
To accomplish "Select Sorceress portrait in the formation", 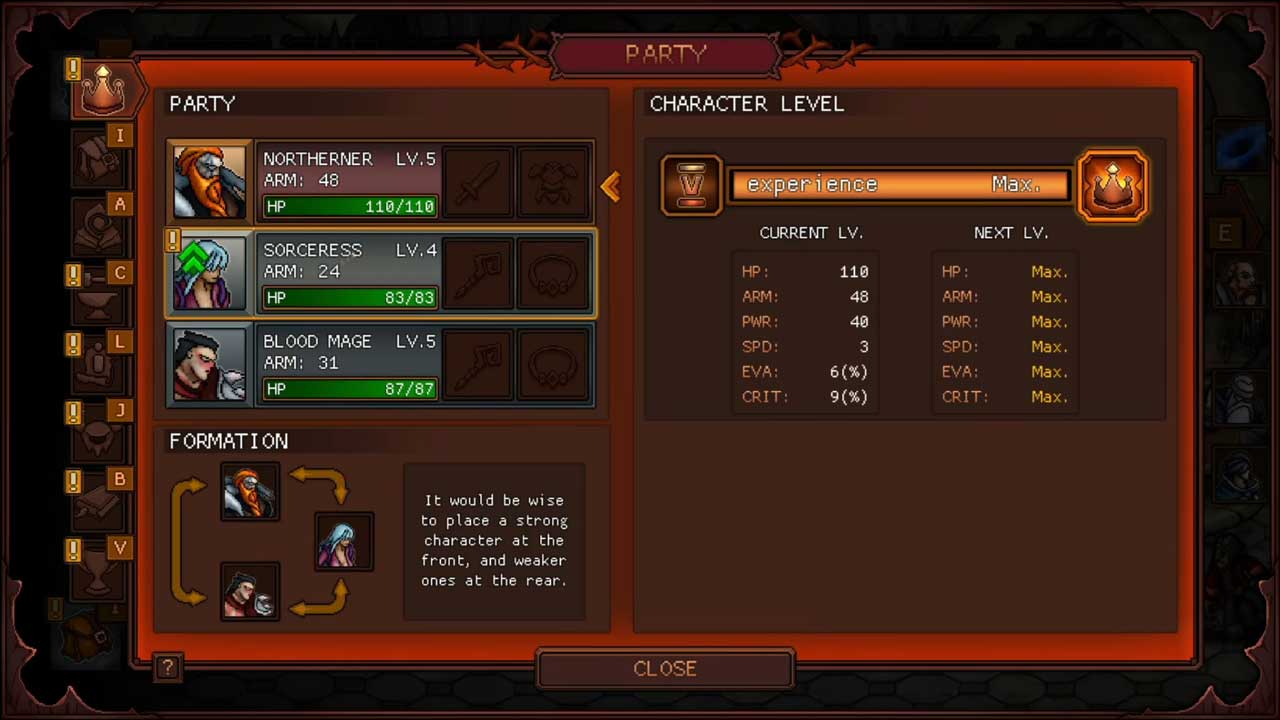I will coord(344,541).
